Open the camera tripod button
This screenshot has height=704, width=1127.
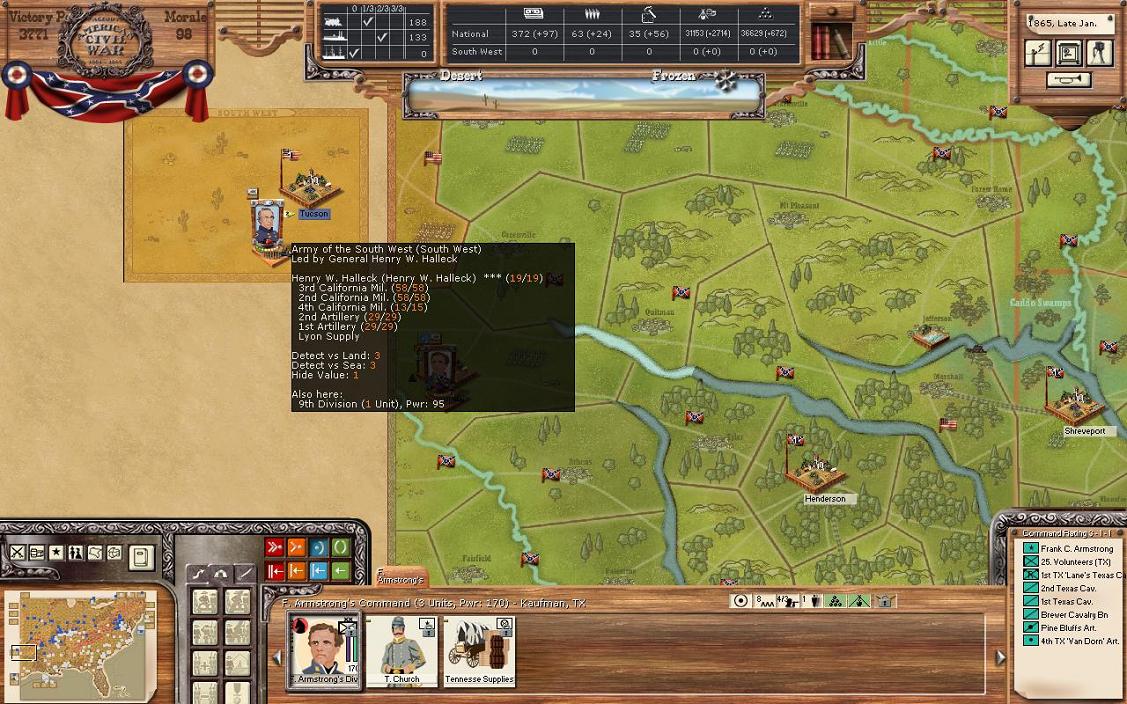(x=1100, y=52)
